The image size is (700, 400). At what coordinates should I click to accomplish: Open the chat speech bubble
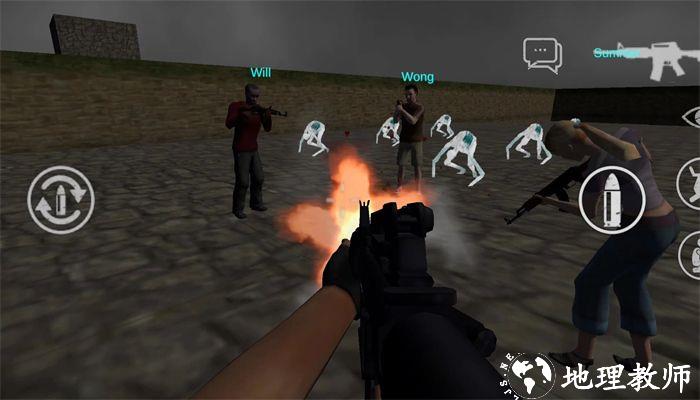pyautogui.click(x=542, y=54)
